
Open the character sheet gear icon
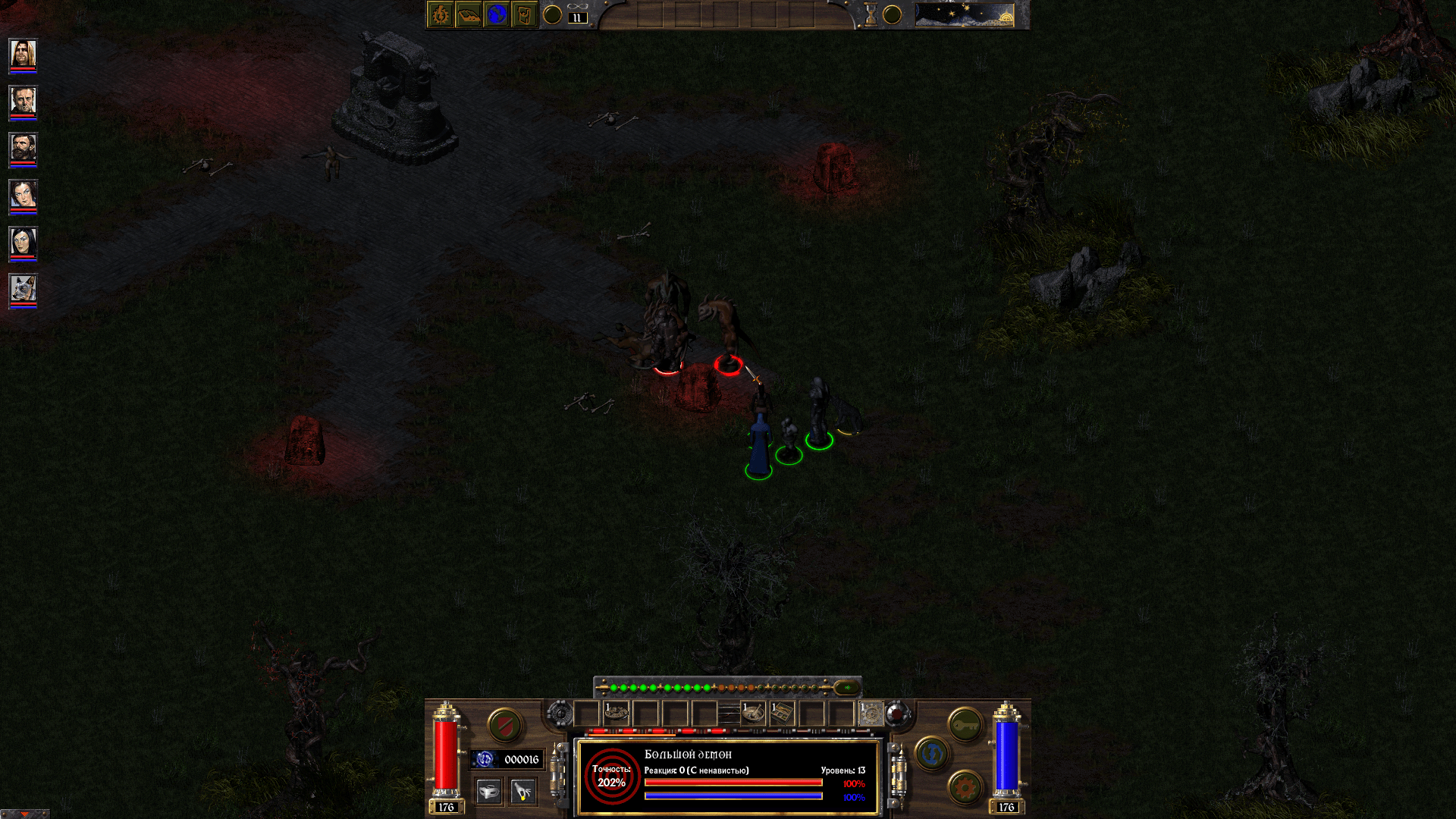[439, 15]
